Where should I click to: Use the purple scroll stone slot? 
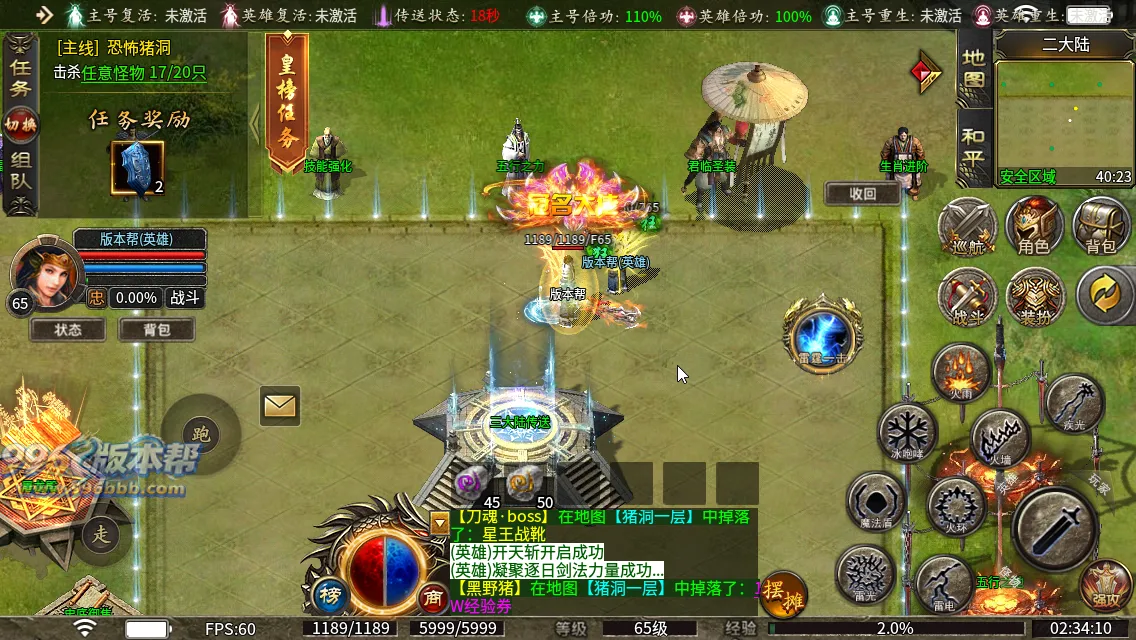469,483
